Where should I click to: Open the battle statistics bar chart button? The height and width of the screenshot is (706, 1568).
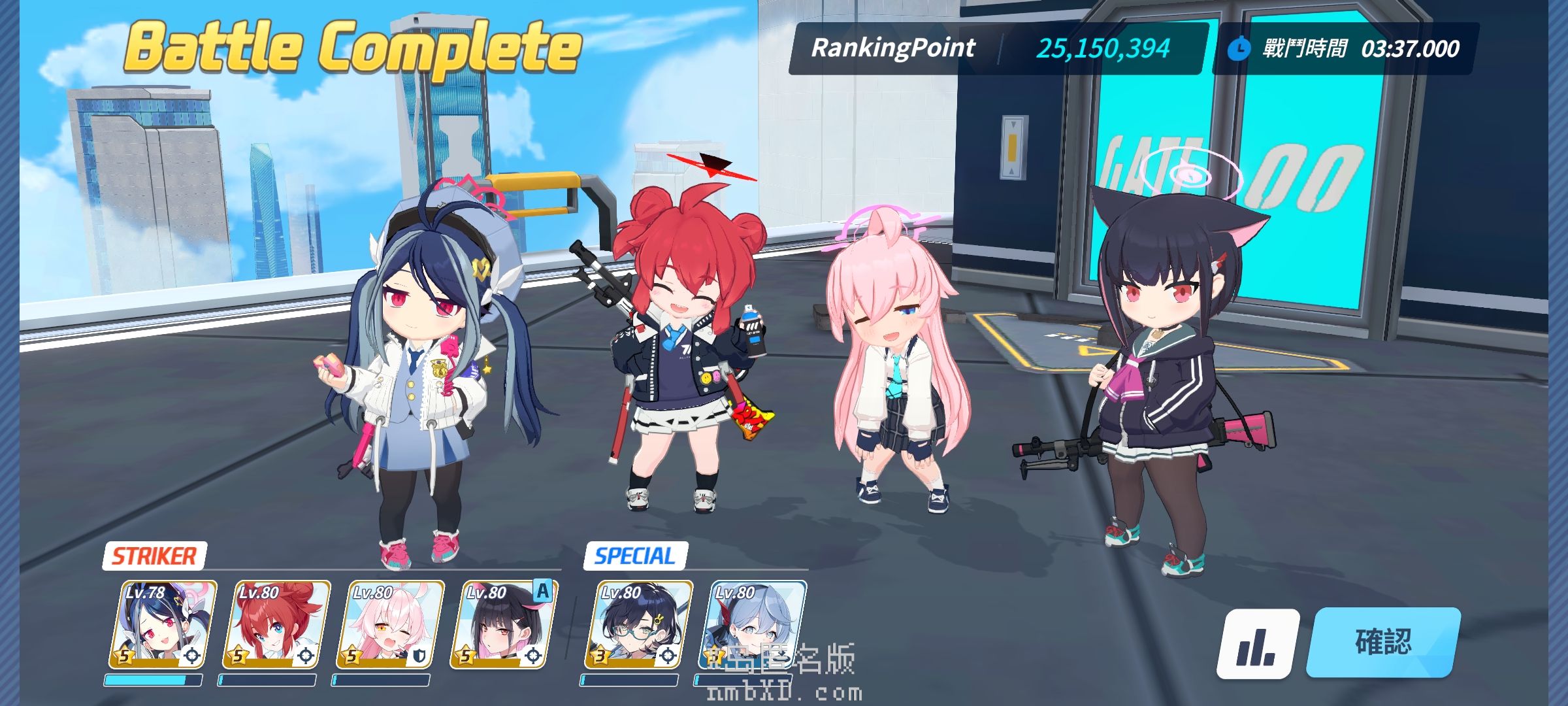coord(1257,644)
